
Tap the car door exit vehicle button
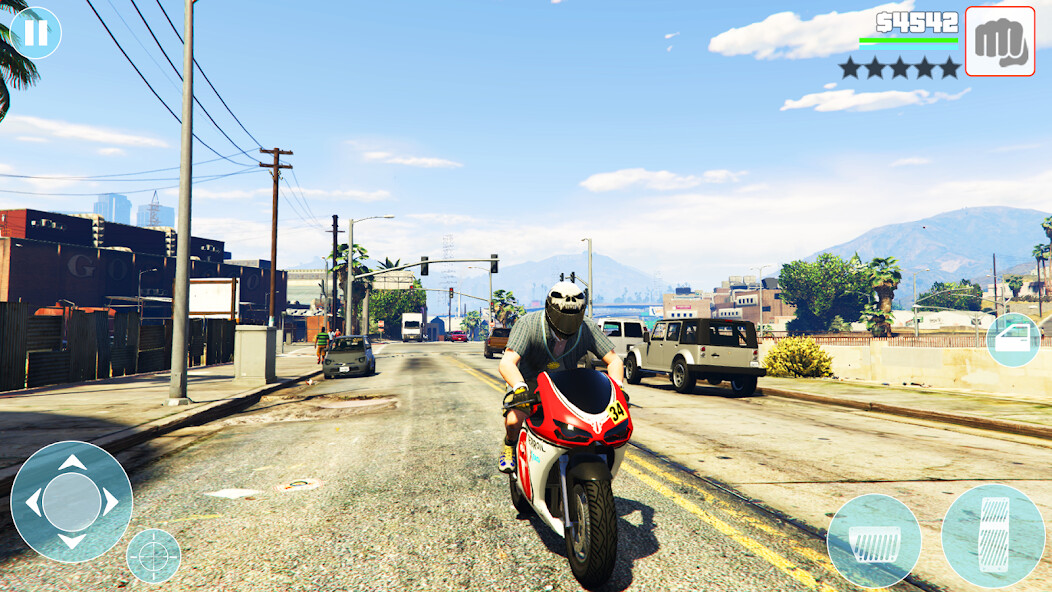tap(1013, 339)
